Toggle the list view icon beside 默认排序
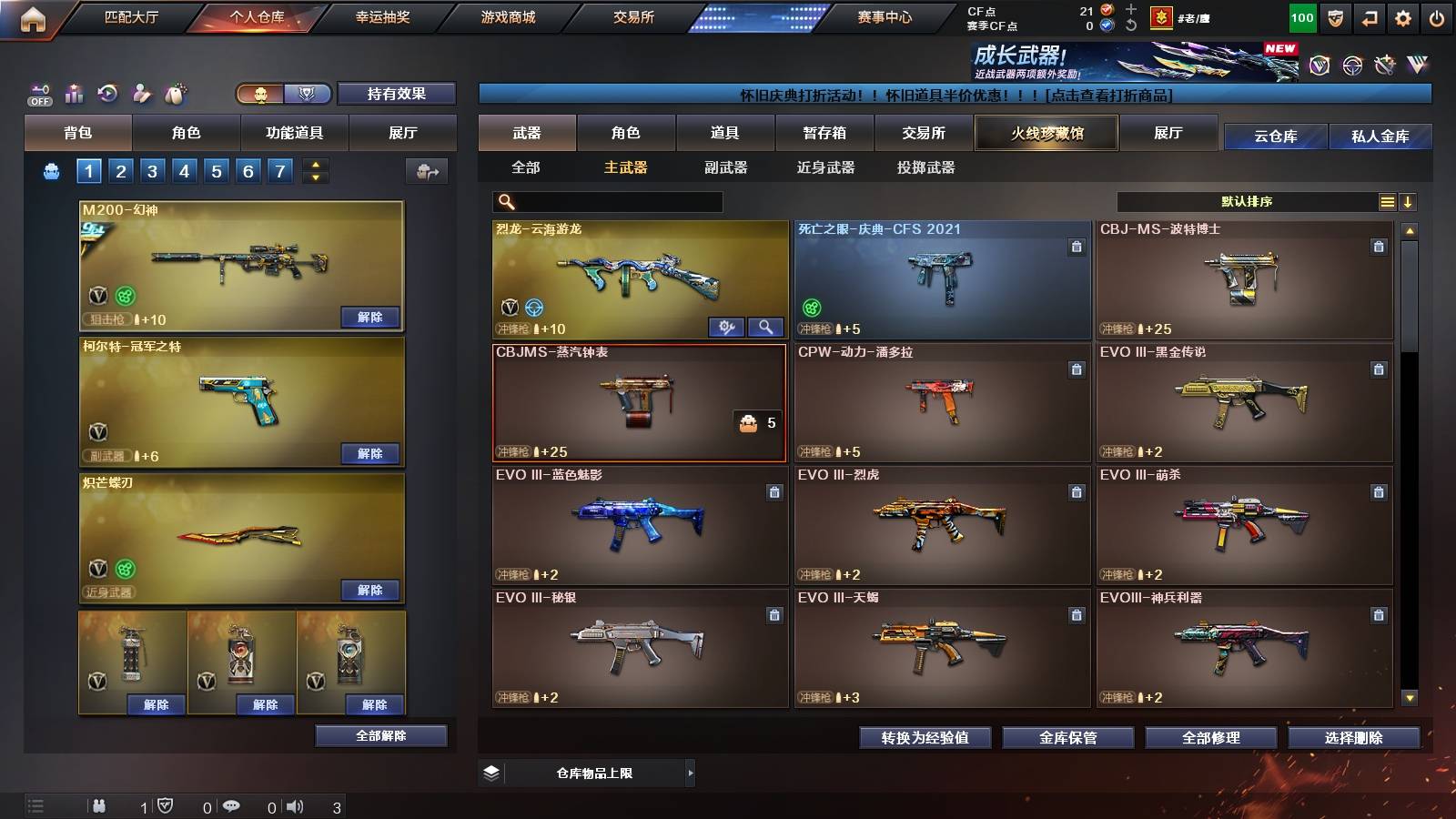The height and width of the screenshot is (819, 1456). coord(1386,201)
